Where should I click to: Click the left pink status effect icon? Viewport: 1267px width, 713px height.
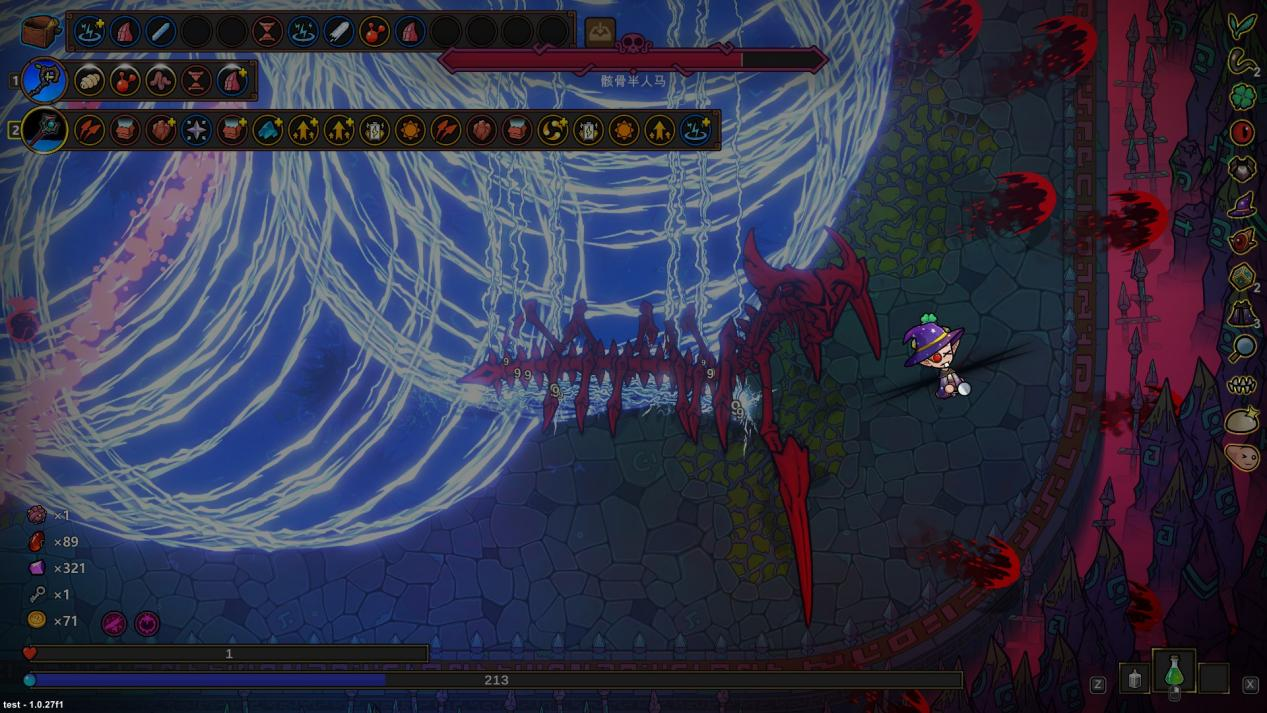pos(114,623)
